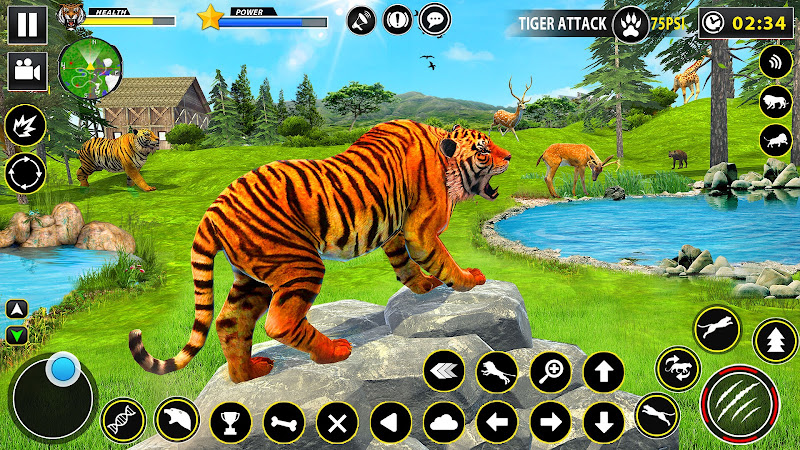Switch the camera view

(x=28, y=70)
